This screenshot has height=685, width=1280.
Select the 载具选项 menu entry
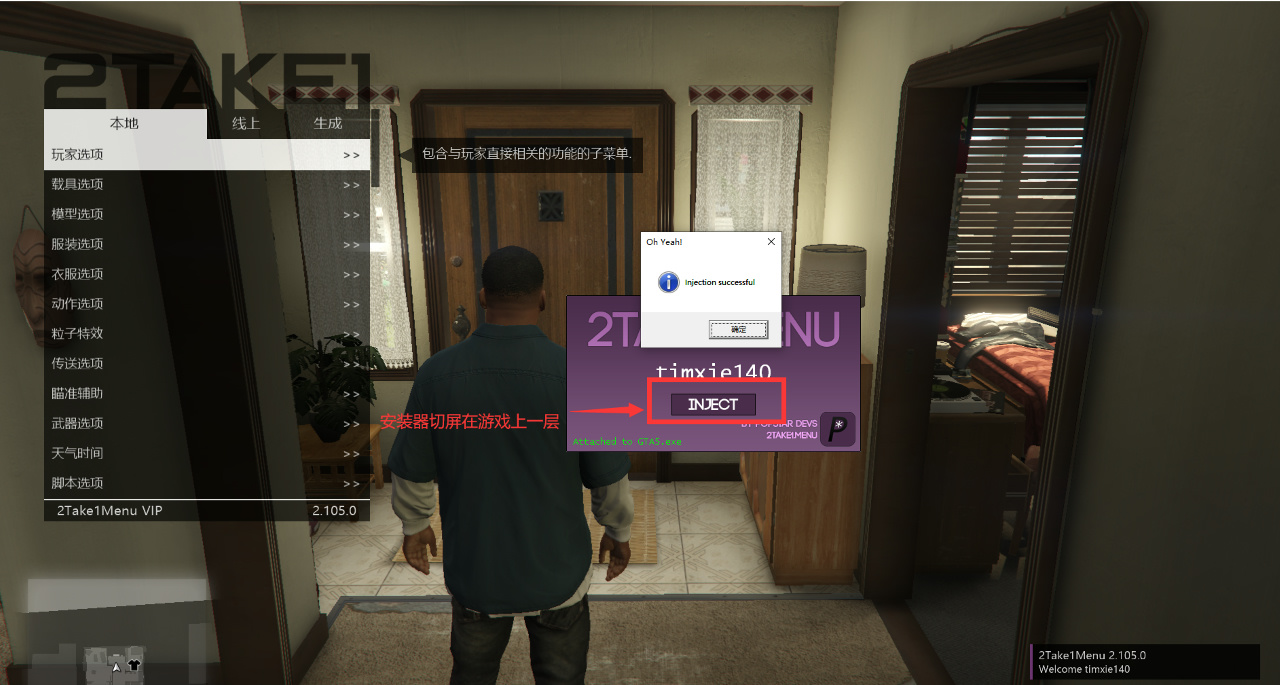(207, 185)
